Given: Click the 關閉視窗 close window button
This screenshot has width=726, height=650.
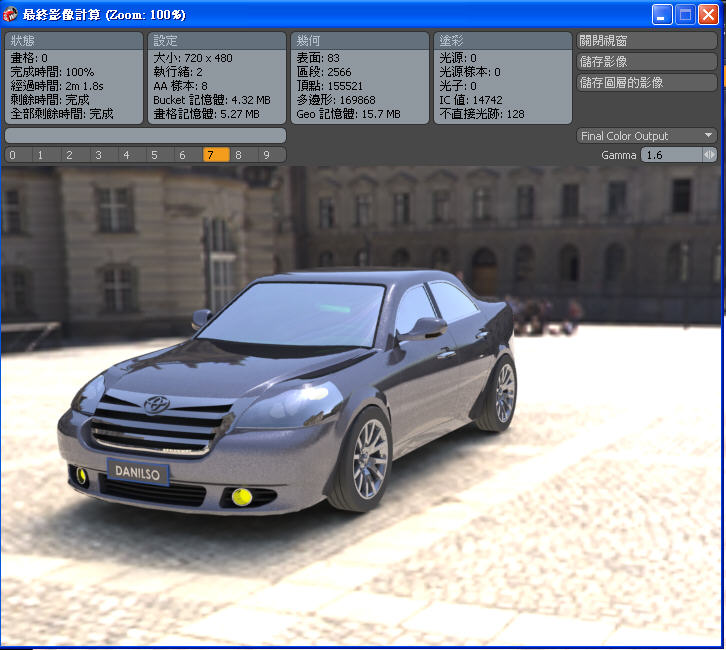Looking at the screenshot, I should coord(647,41).
